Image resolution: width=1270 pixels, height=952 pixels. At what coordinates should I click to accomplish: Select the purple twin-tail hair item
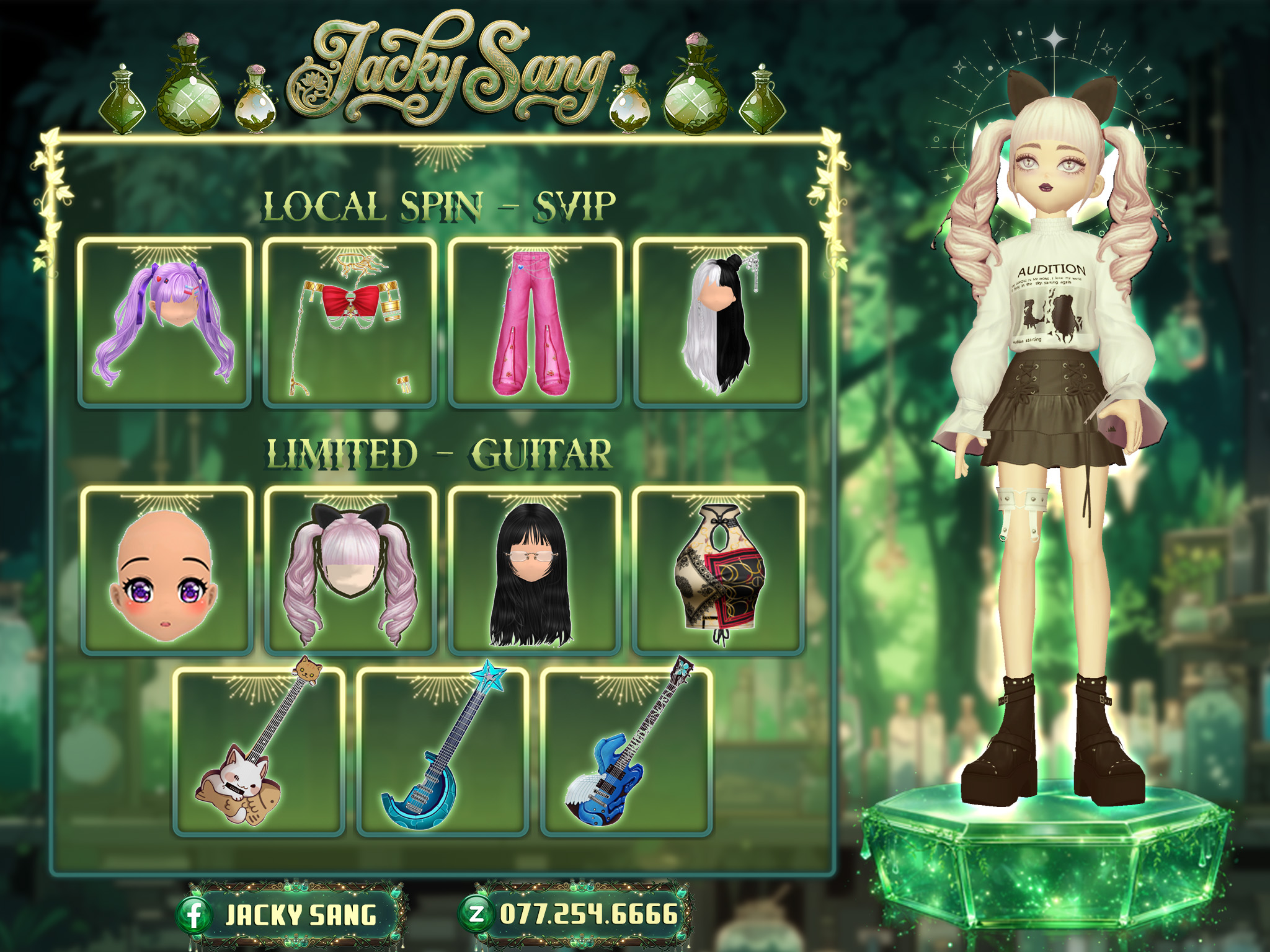point(164,322)
